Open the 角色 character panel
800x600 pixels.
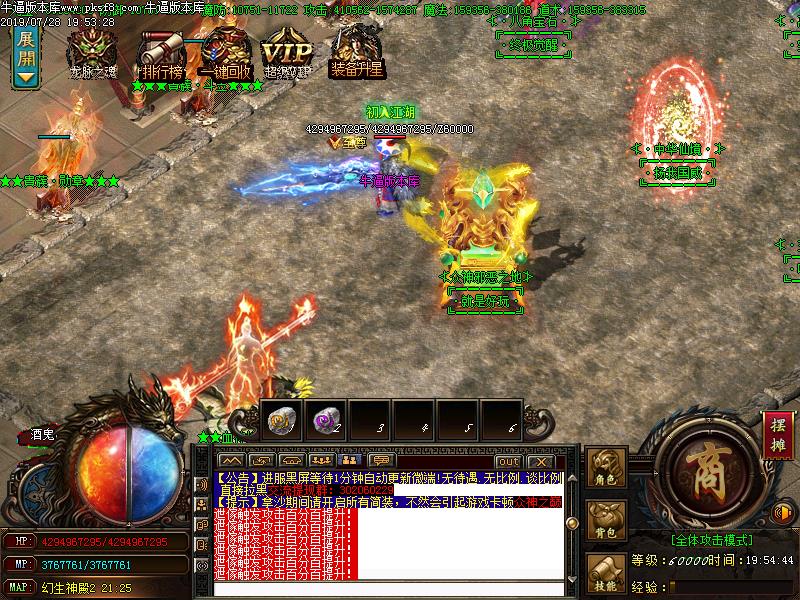607,467
